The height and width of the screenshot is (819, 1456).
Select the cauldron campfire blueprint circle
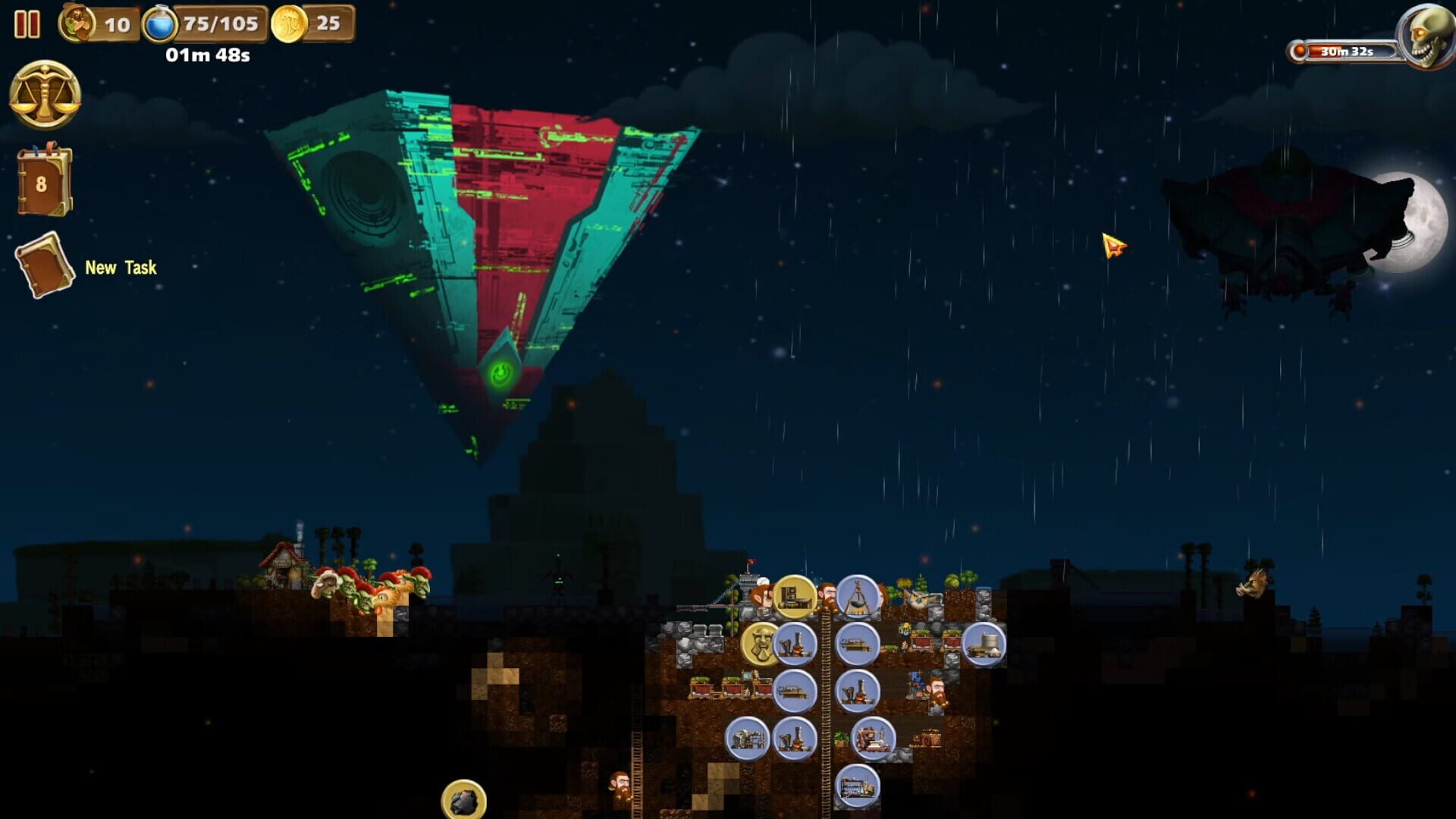tap(858, 597)
